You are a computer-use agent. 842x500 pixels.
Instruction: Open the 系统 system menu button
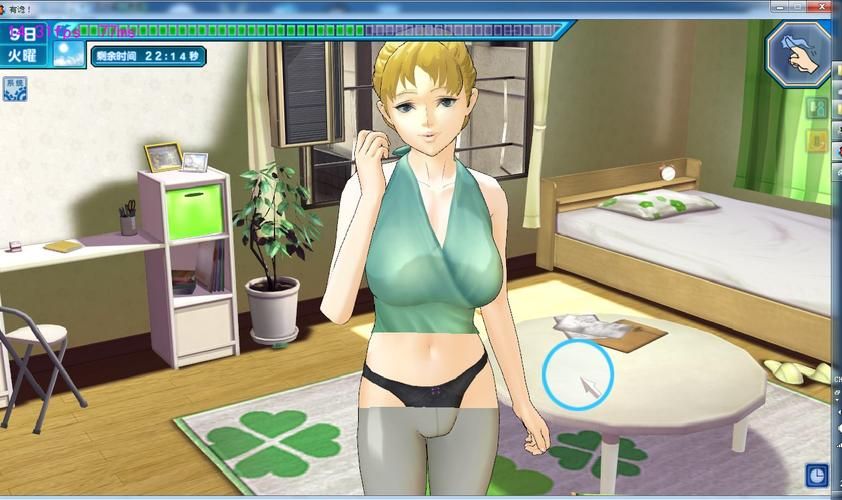click(15, 88)
